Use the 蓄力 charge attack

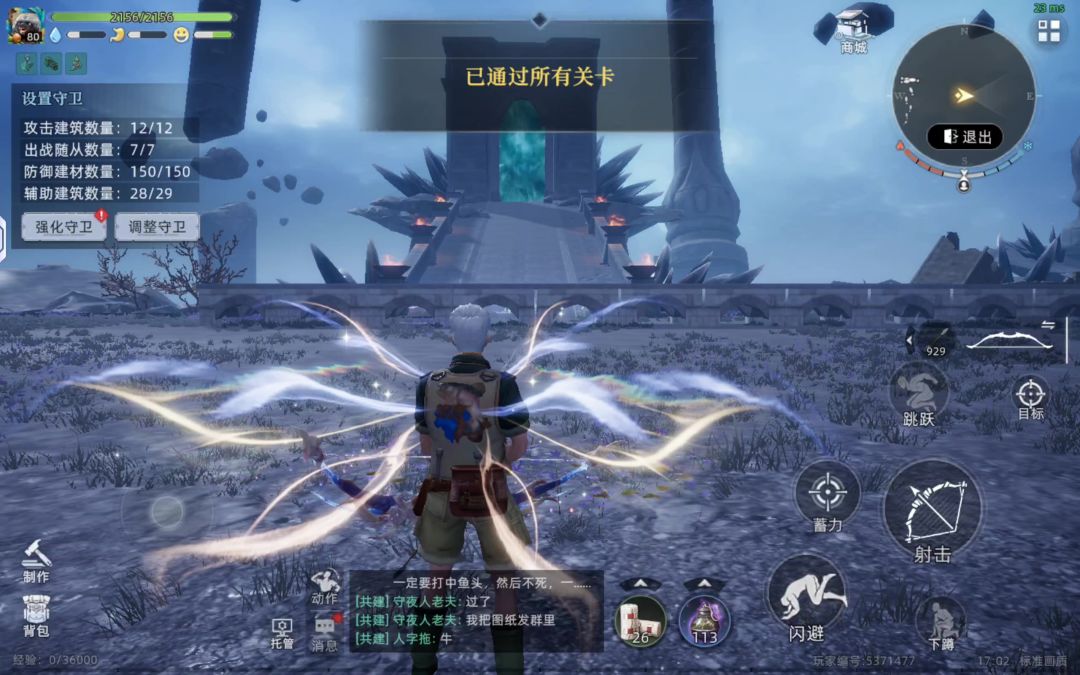tap(827, 496)
